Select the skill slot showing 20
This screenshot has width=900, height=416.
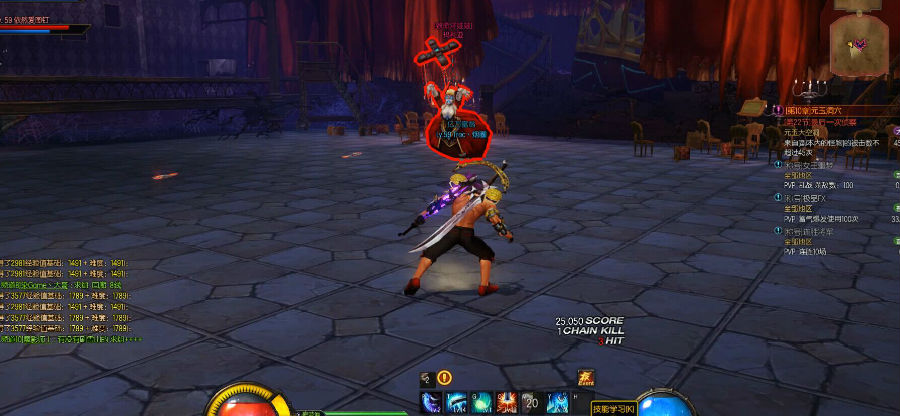click(x=531, y=402)
